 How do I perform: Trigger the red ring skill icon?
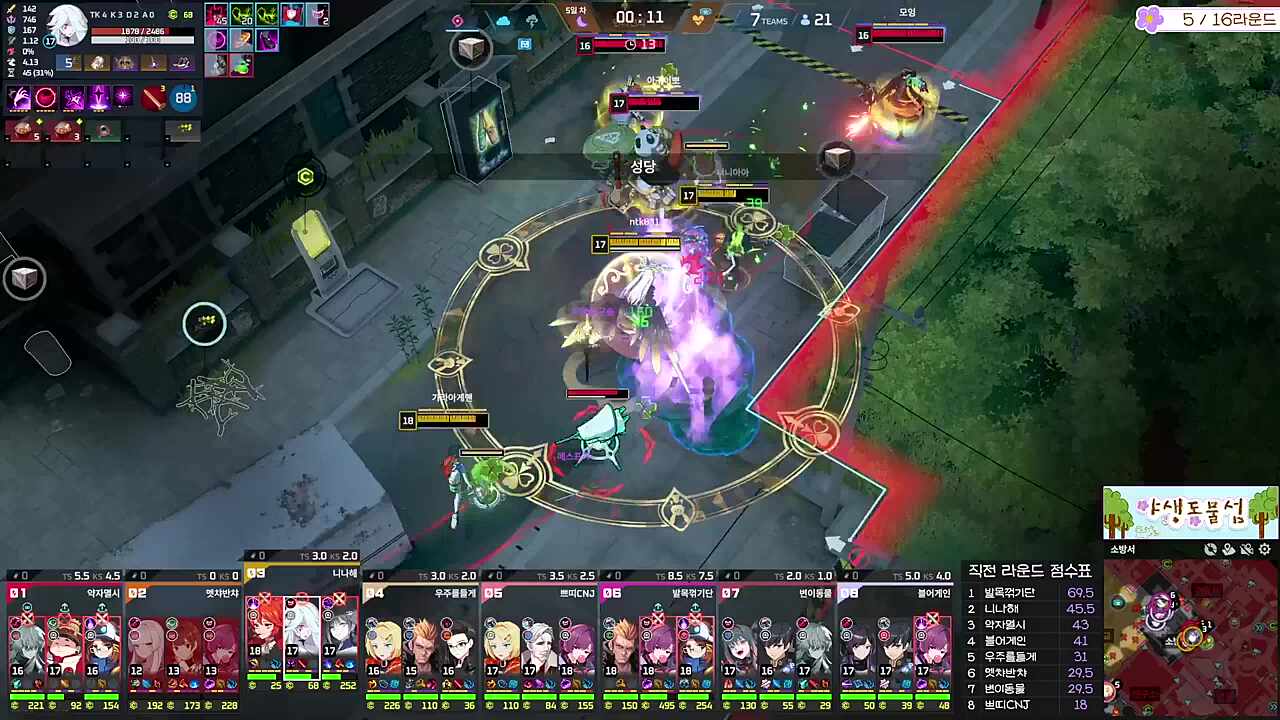tap(46, 98)
